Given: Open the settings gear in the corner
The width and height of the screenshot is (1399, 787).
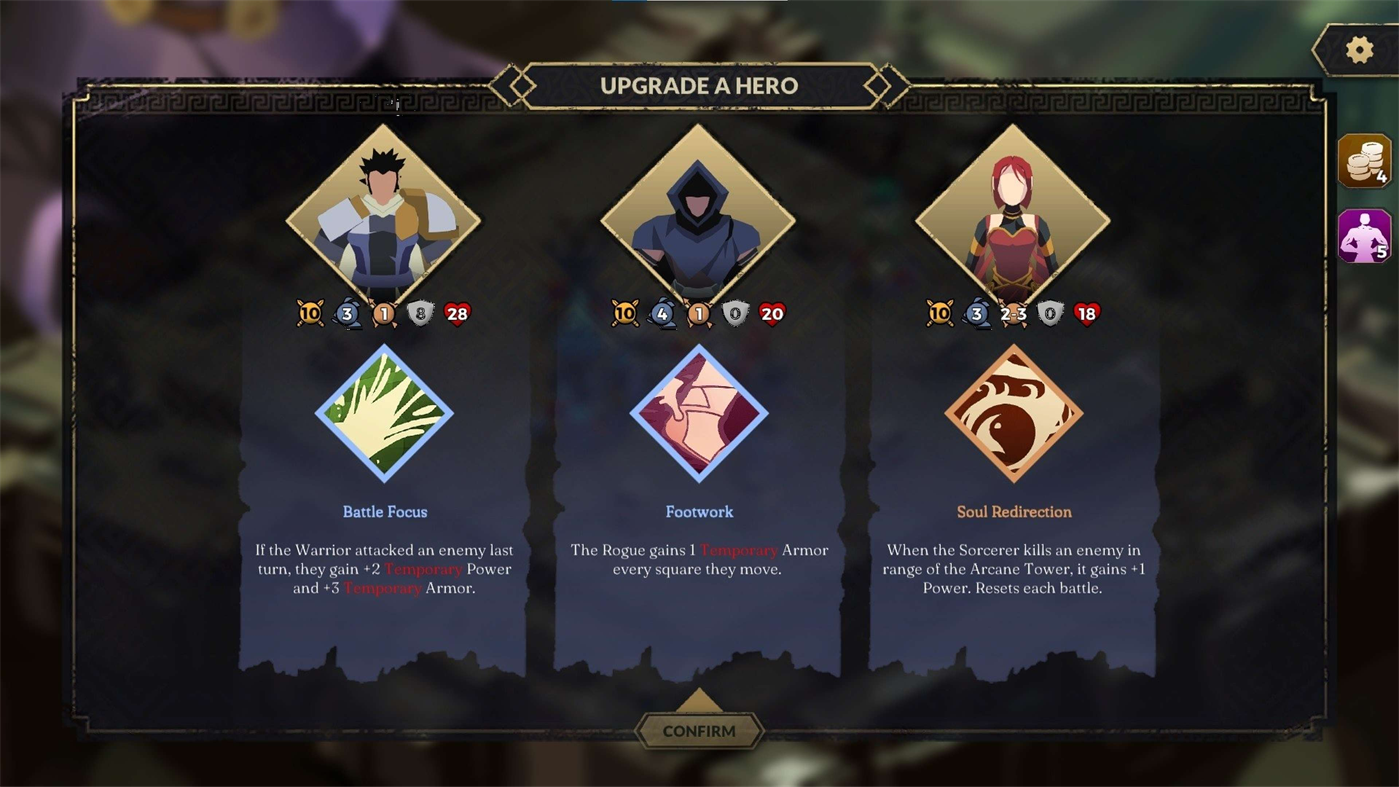Looking at the screenshot, I should tap(1357, 48).
